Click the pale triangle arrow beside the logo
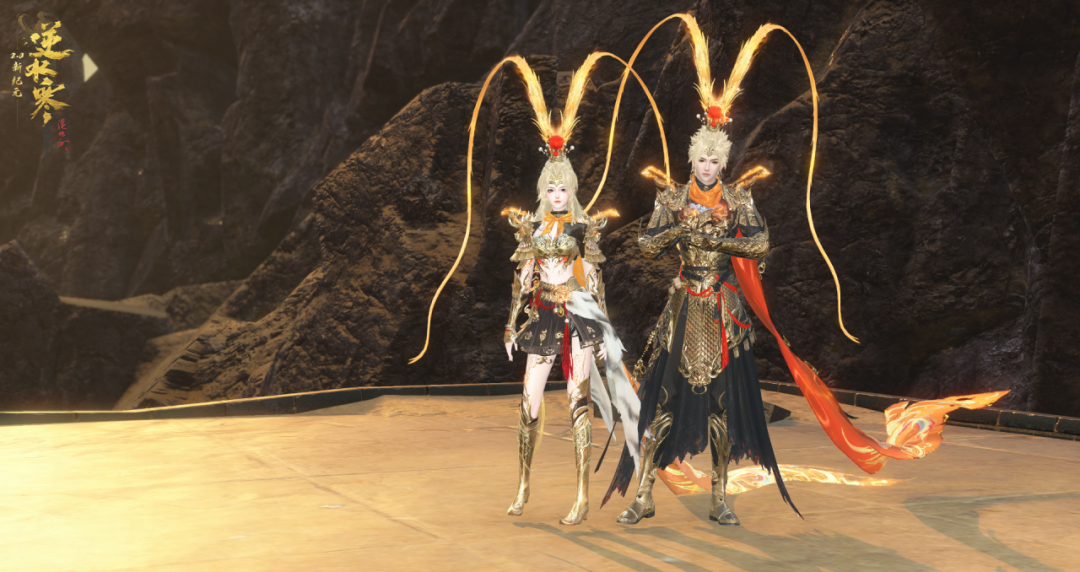This screenshot has height=572, width=1080. (x=88, y=67)
